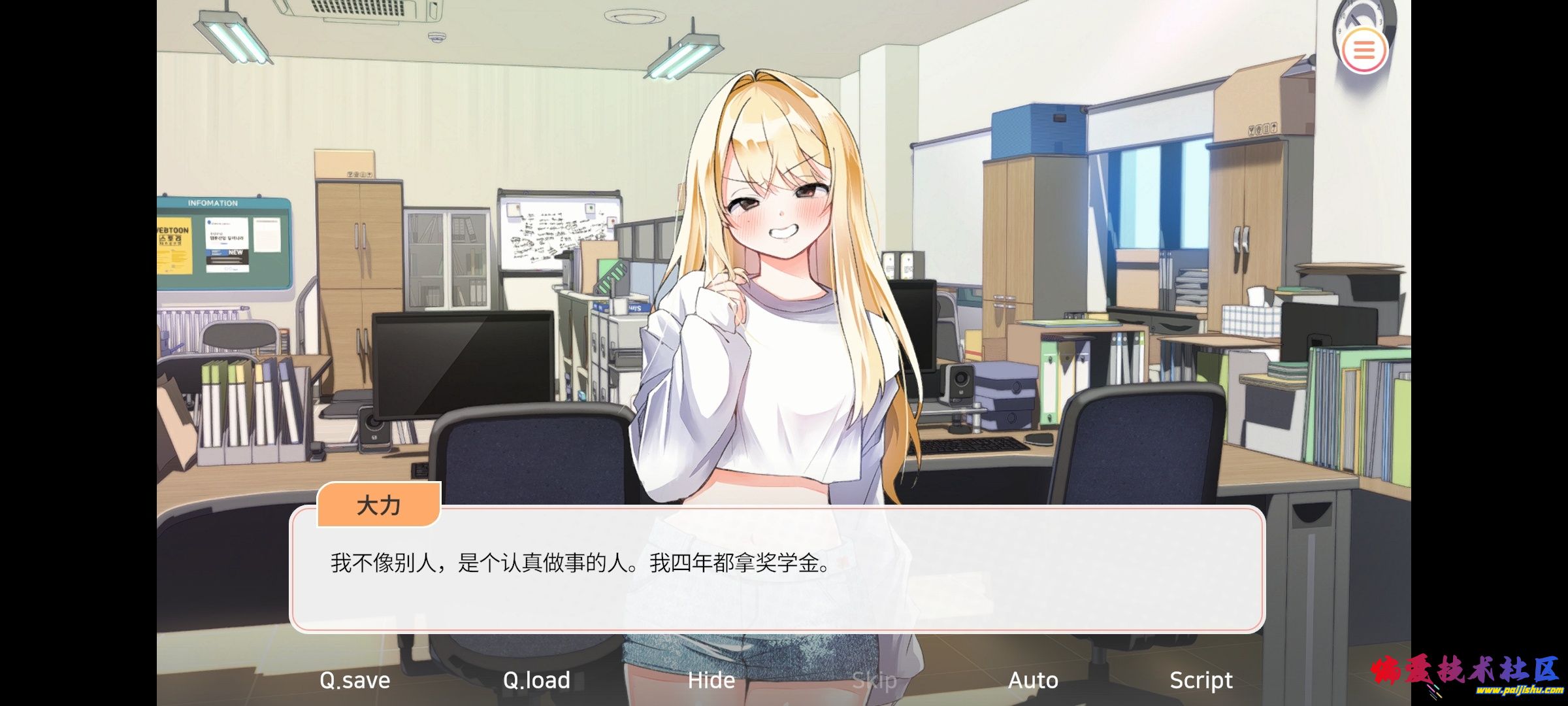This screenshot has width=1568, height=706.
Task: Open the Script log
Action: 1201,681
